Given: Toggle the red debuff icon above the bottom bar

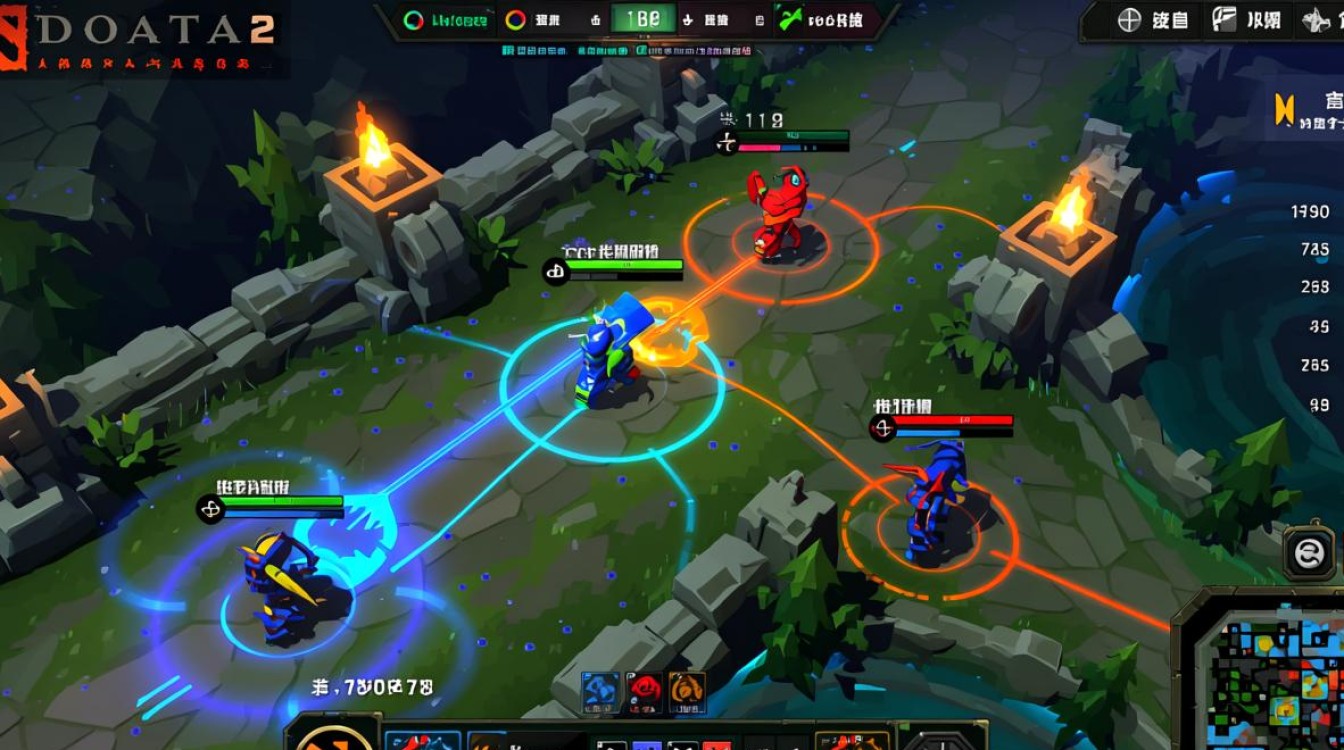Looking at the screenshot, I should (x=645, y=692).
